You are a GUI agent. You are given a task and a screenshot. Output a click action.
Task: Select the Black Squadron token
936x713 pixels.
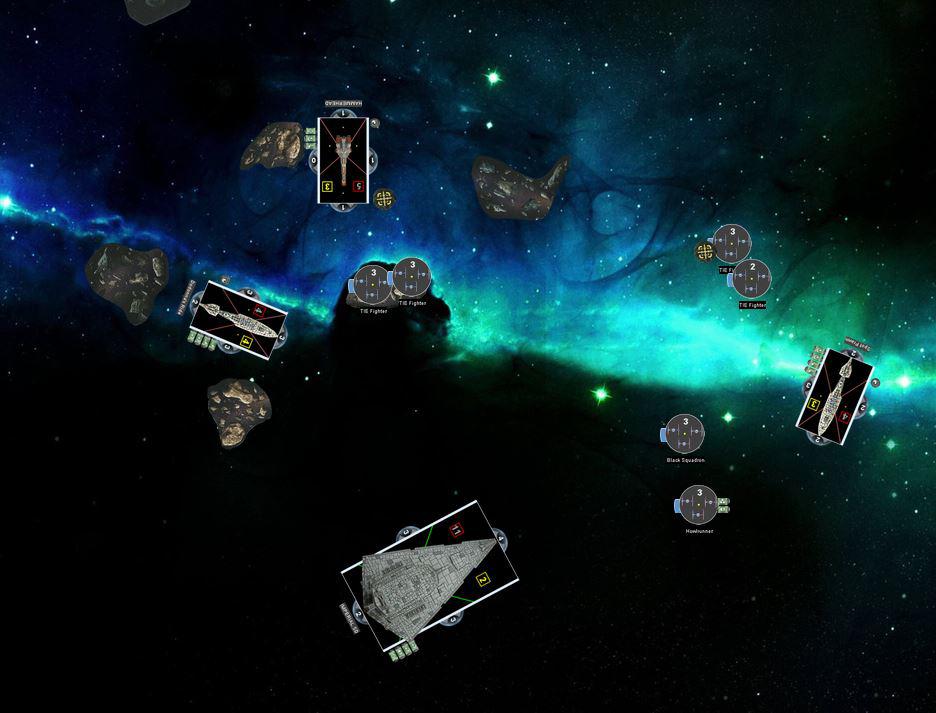point(685,434)
